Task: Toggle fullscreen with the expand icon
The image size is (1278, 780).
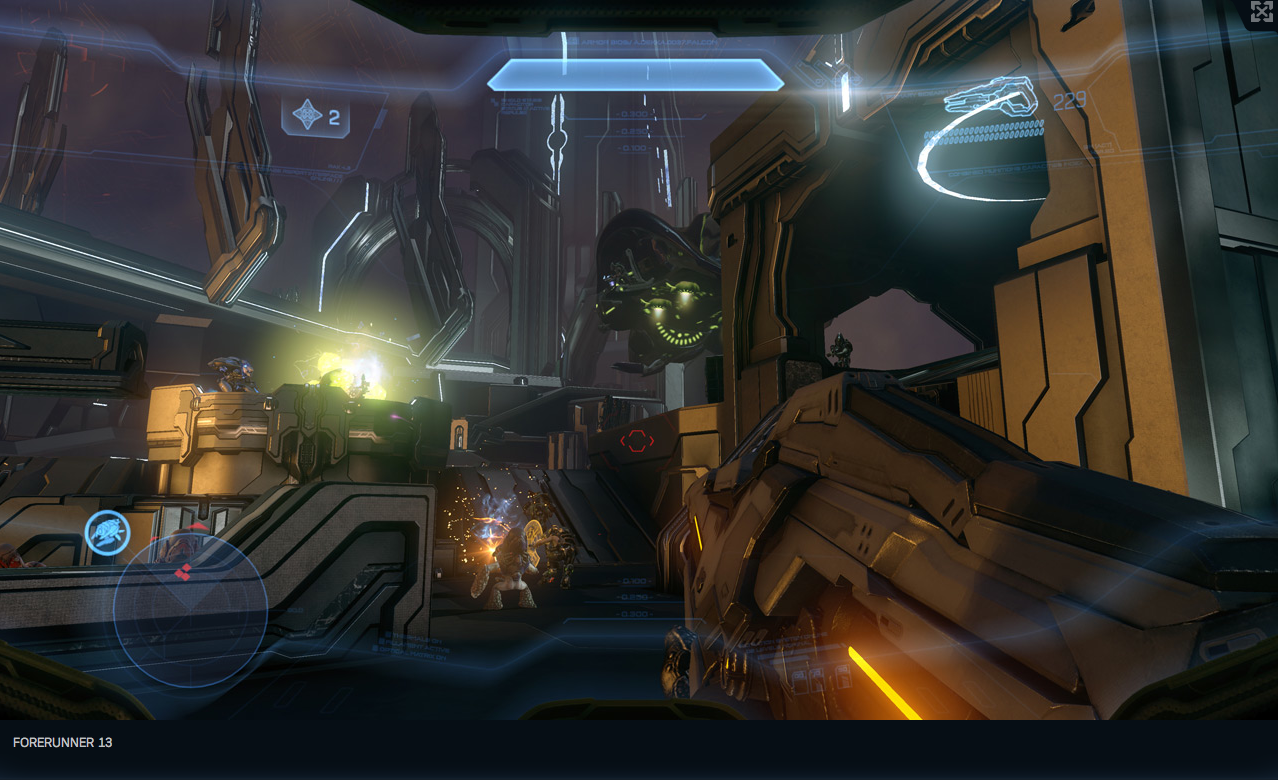Action: coord(1261,12)
